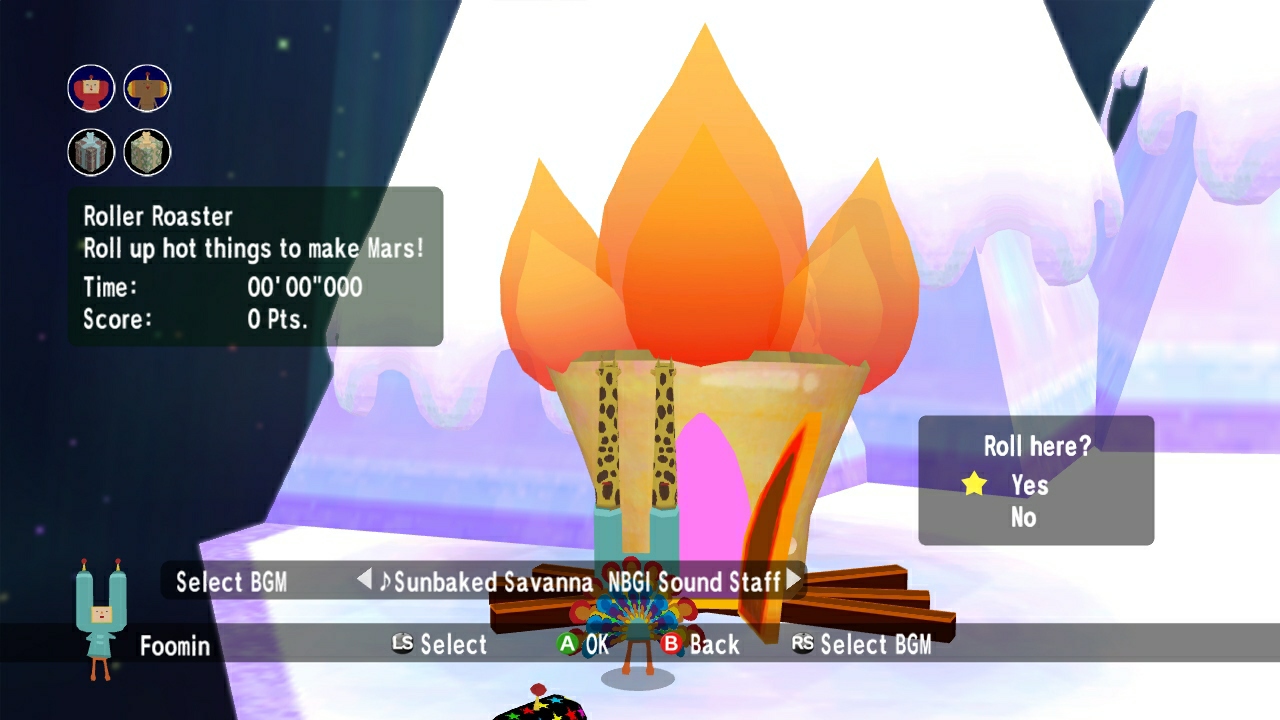Click the OK text label
Viewport: 1280px width, 720px height.
coord(596,645)
